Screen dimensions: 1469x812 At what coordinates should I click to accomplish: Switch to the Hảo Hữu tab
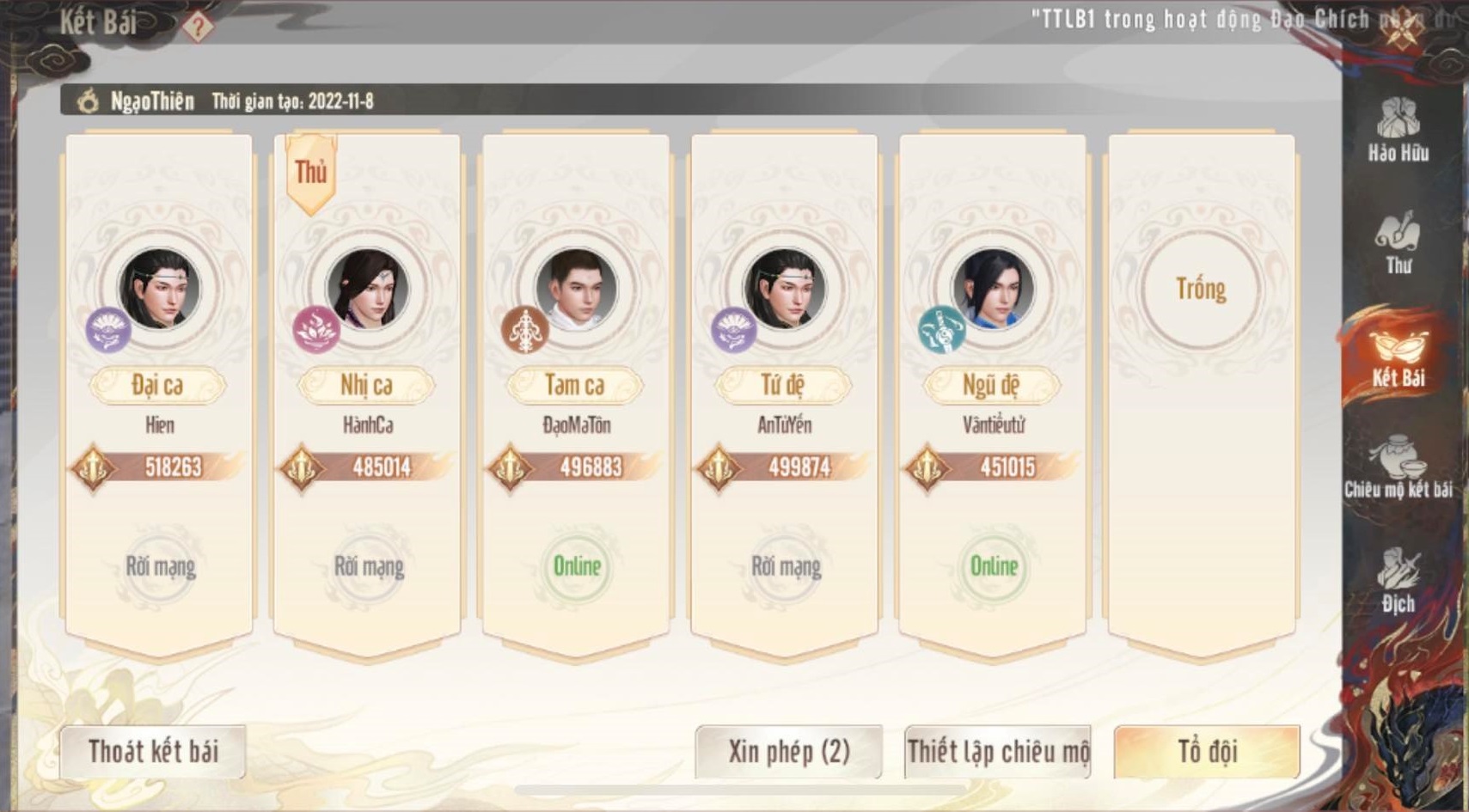pos(1398,131)
